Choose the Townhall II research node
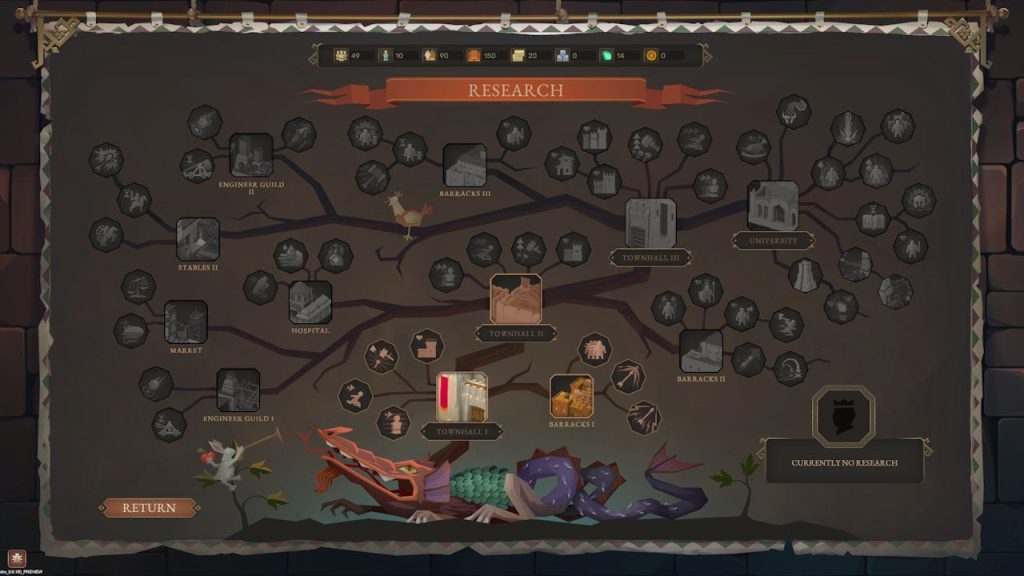Viewport: 1024px width, 576px height. pyautogui.click(x=516, y=299)
